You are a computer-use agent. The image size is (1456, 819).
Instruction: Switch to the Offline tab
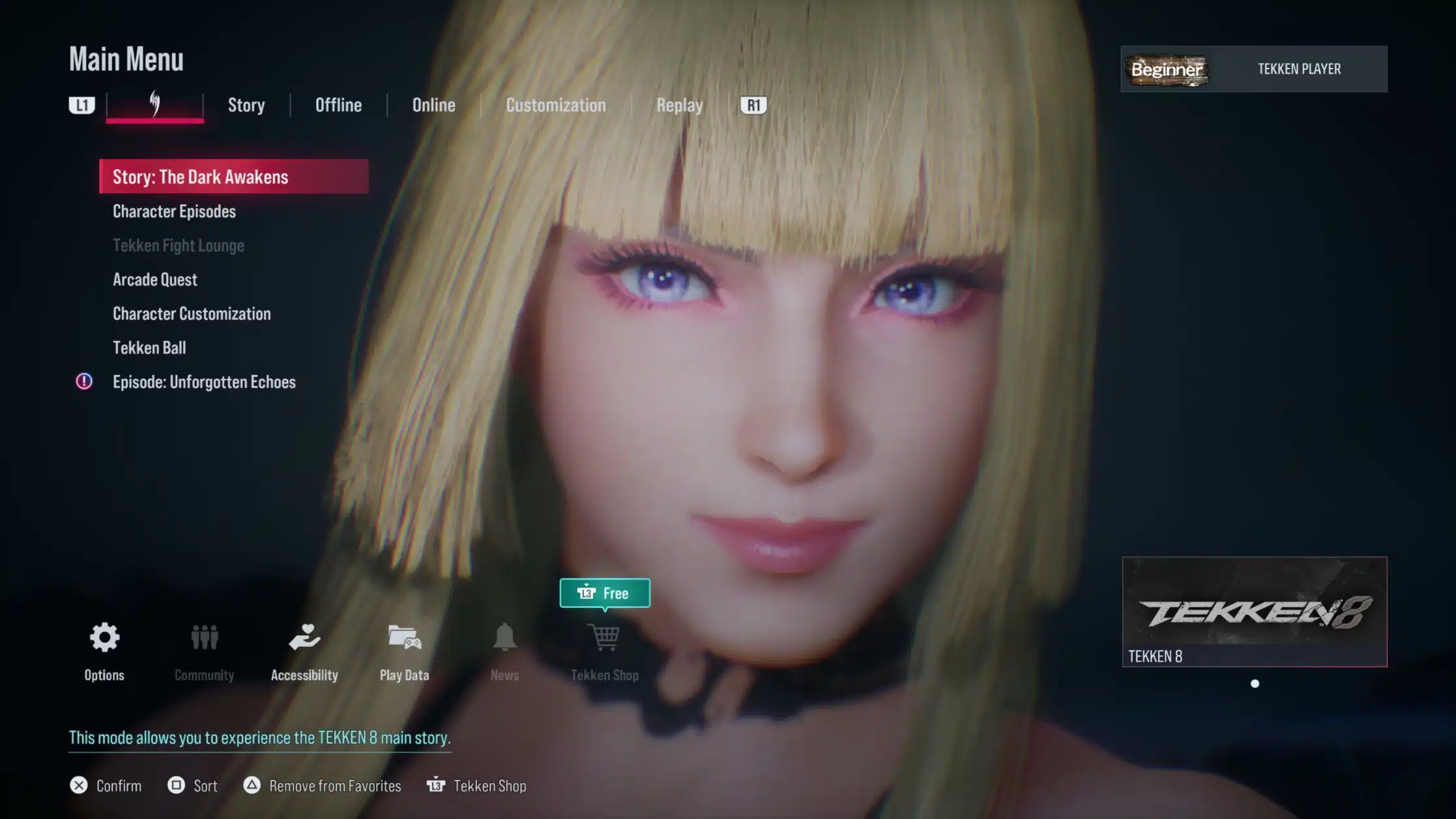click(x=338, y=105)
